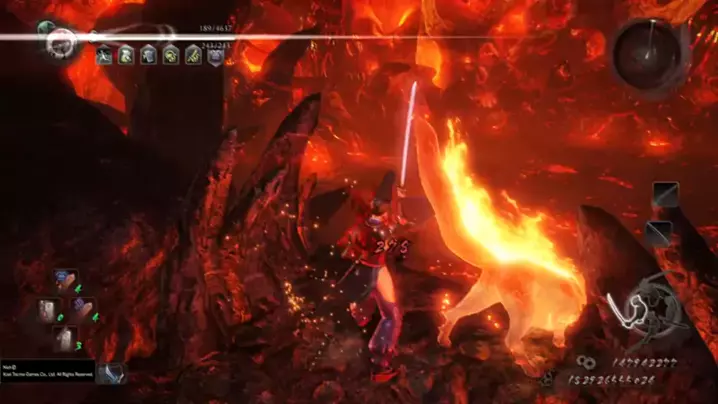Select the purple armor status icon

point(215,55)
